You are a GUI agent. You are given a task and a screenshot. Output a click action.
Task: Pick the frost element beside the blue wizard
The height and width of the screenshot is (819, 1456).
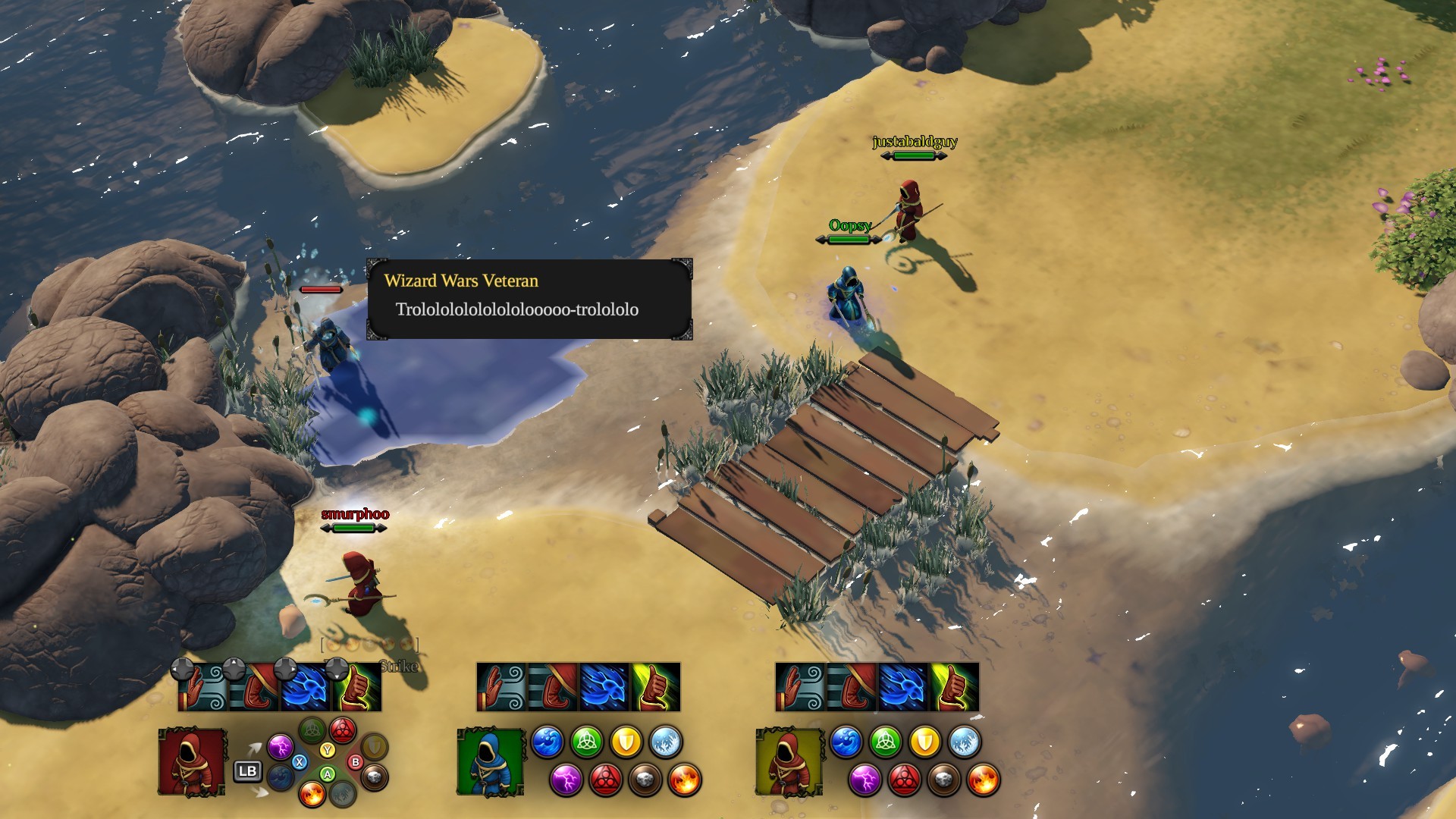coord(665,742)
